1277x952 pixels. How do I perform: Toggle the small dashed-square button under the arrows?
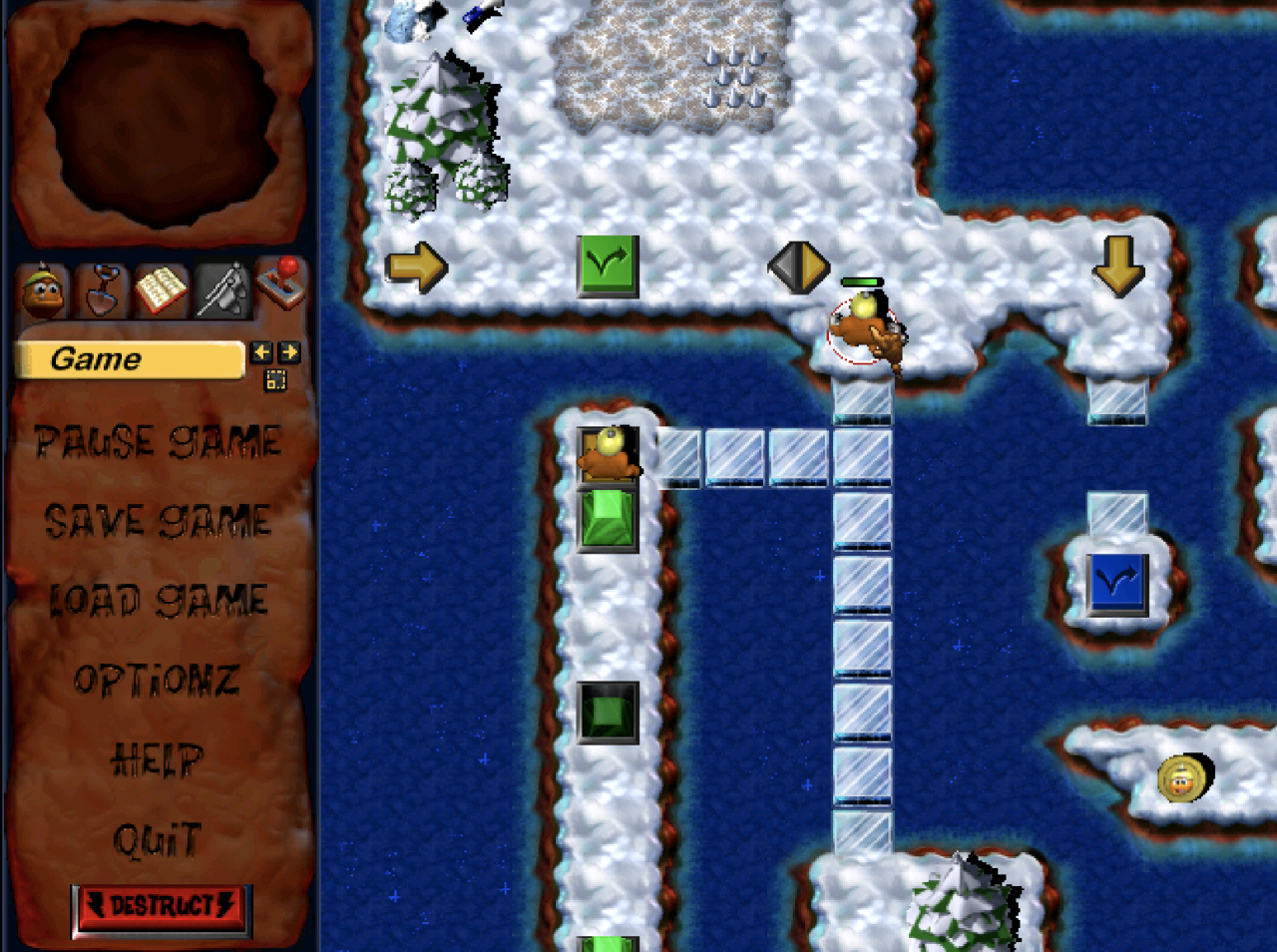coord(275,379)
